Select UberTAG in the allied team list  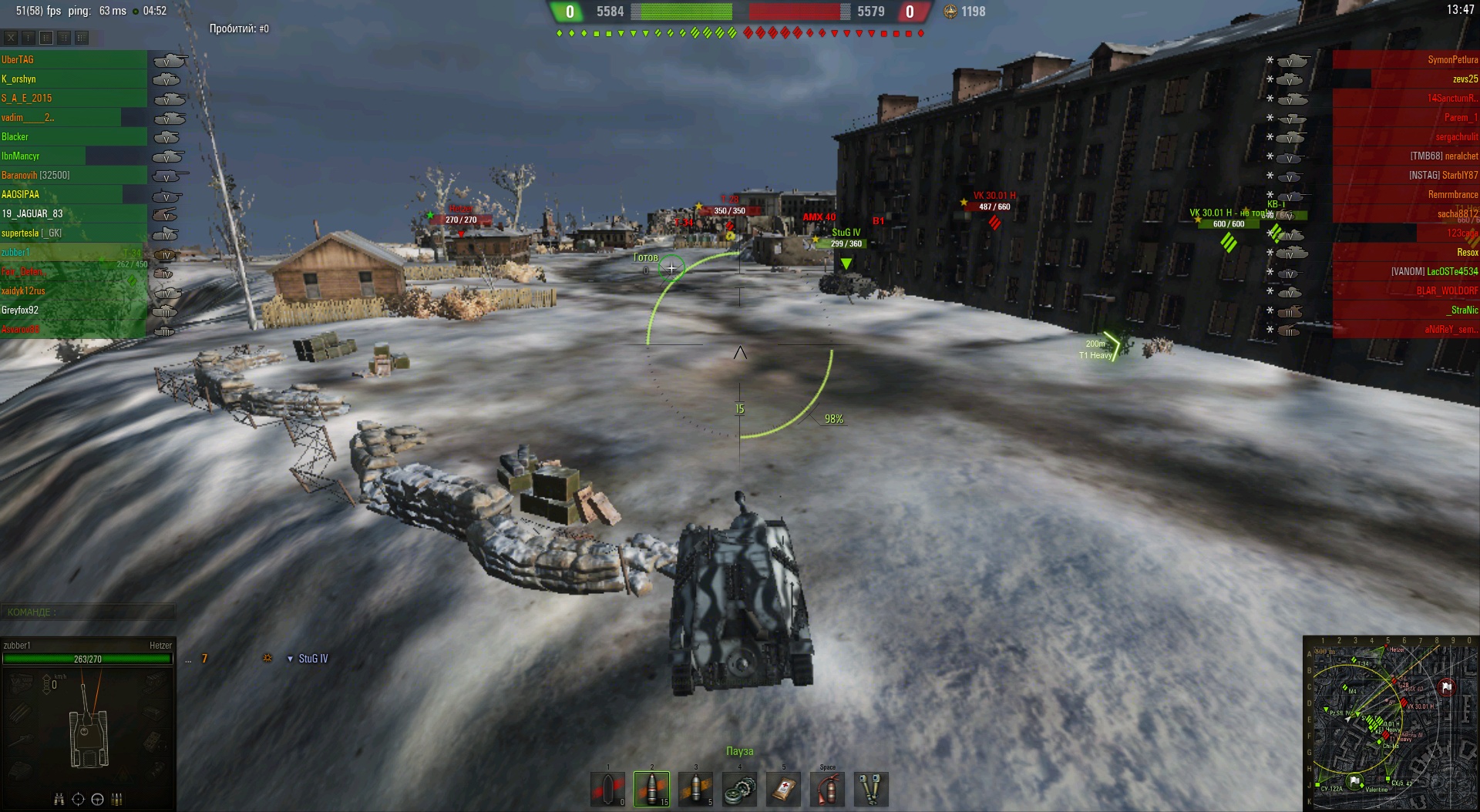(x=18, y=59)
